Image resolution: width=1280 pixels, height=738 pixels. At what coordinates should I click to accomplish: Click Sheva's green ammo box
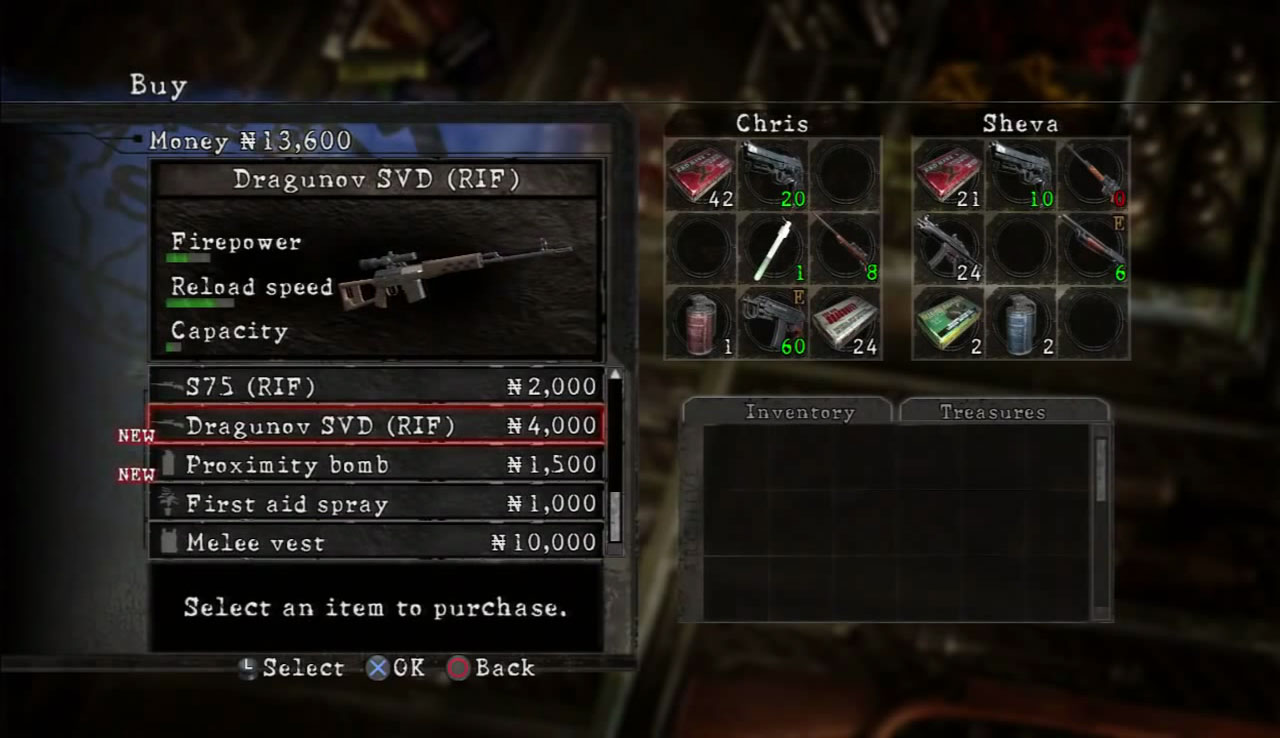click(x=948, y=322)
